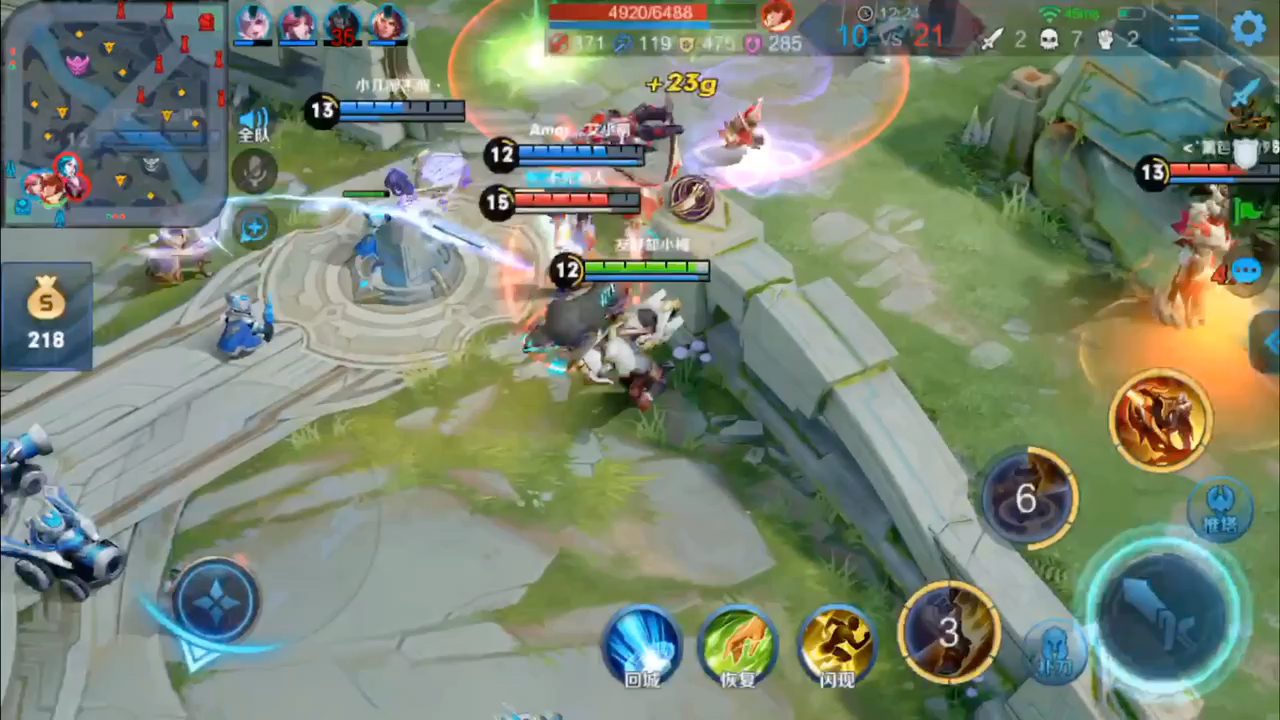Image resolution: width=1280 pixels, height=720 pixels.
Task: Tap the movement joystick center
Action: tap(215, 600)
